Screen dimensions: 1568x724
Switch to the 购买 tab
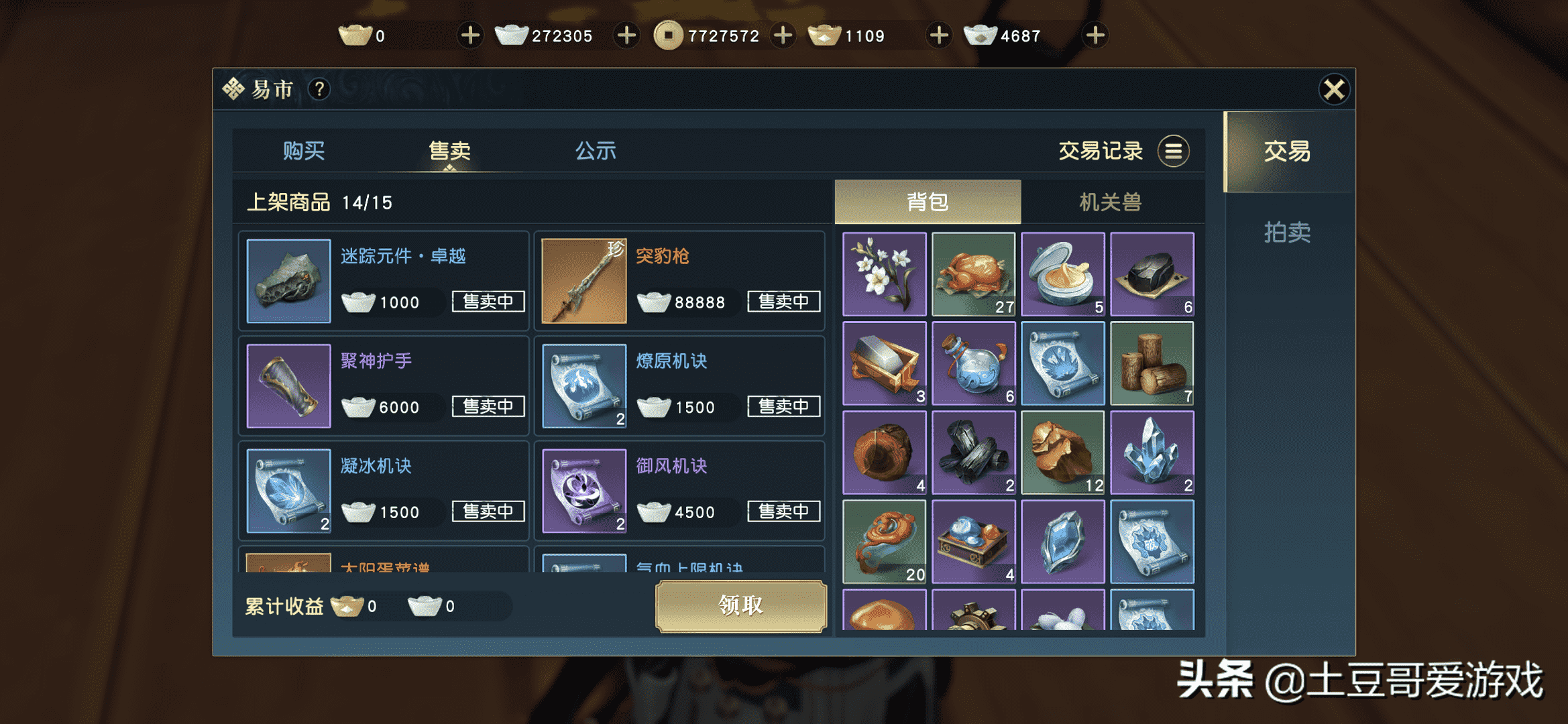tap(305, 151)
